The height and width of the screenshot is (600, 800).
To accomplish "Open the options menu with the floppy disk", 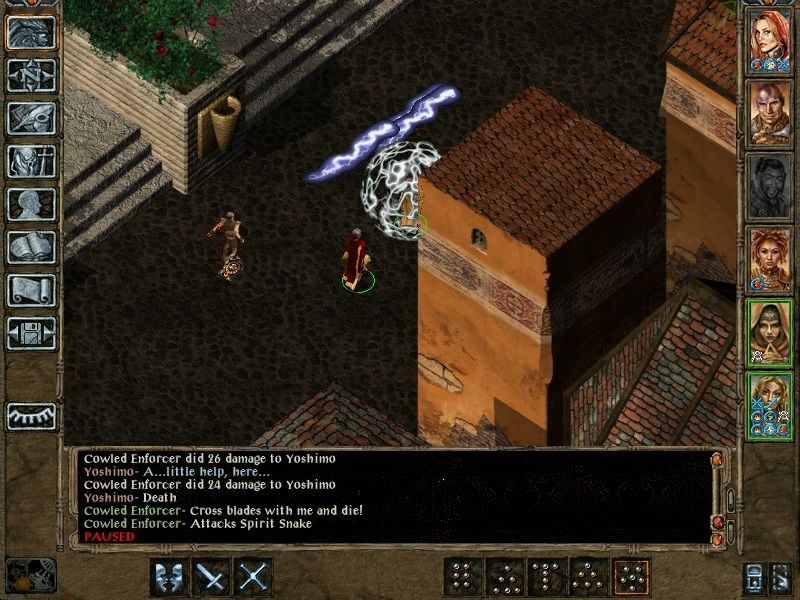I will coord(31,333).
